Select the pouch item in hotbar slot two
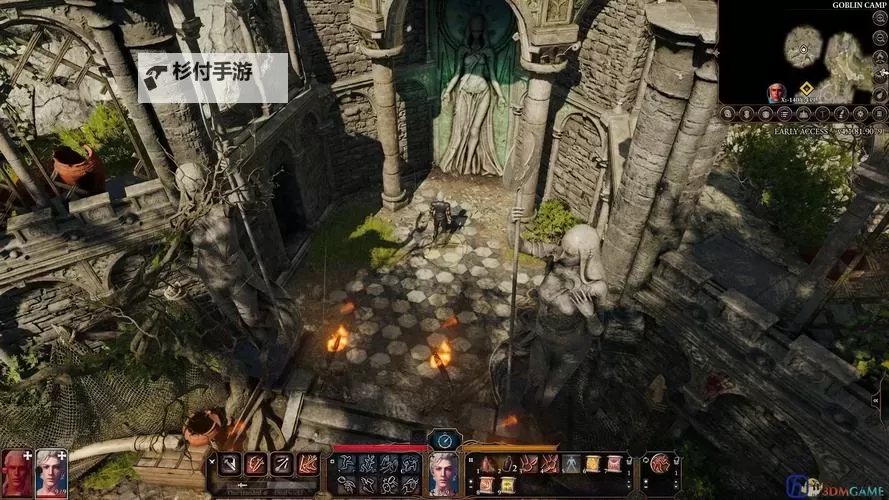Screen dimensions: 889x500 pyautogui.click(x=509, y=464)
